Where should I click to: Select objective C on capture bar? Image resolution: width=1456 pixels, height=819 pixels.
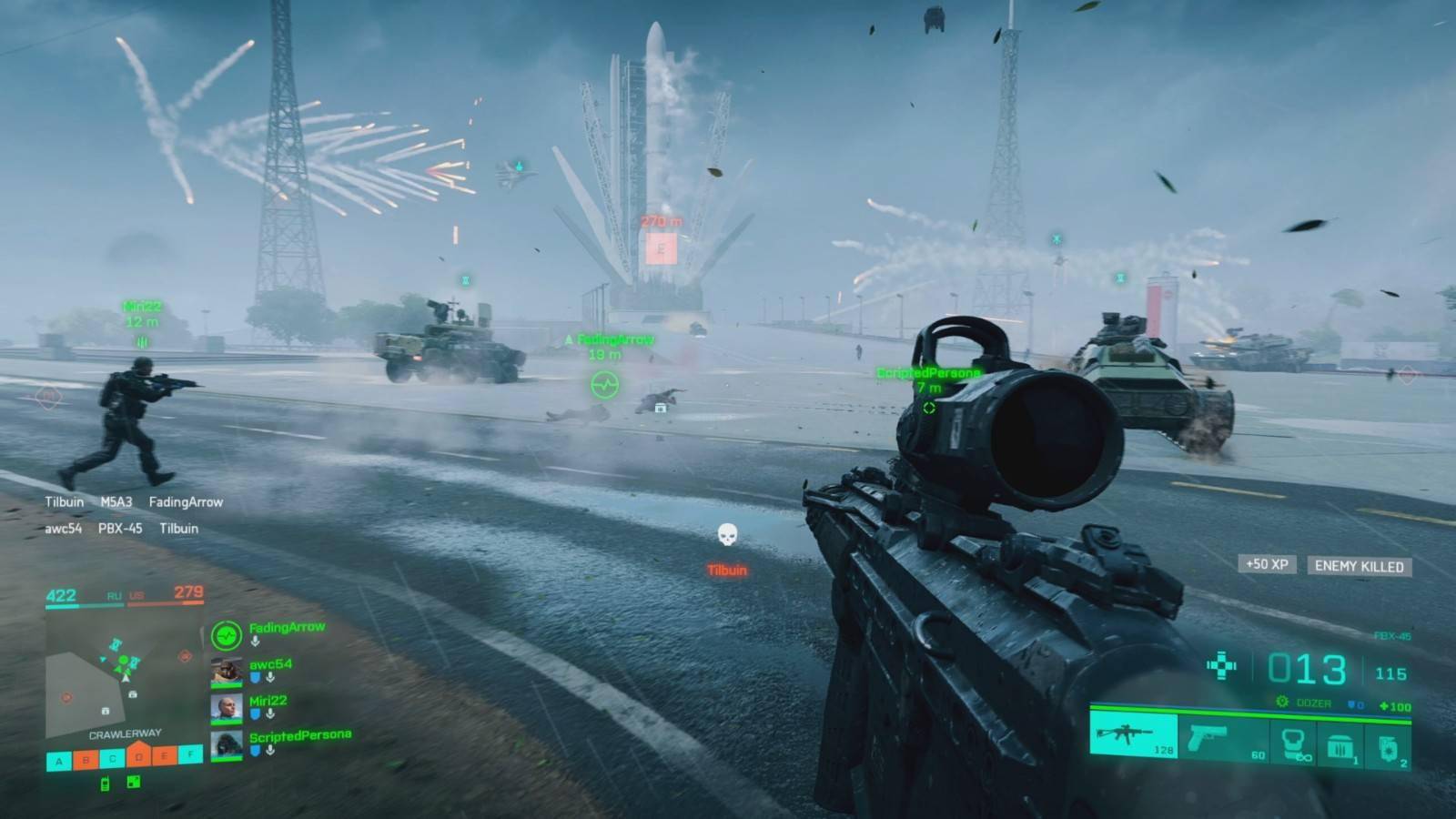point(112,757)
